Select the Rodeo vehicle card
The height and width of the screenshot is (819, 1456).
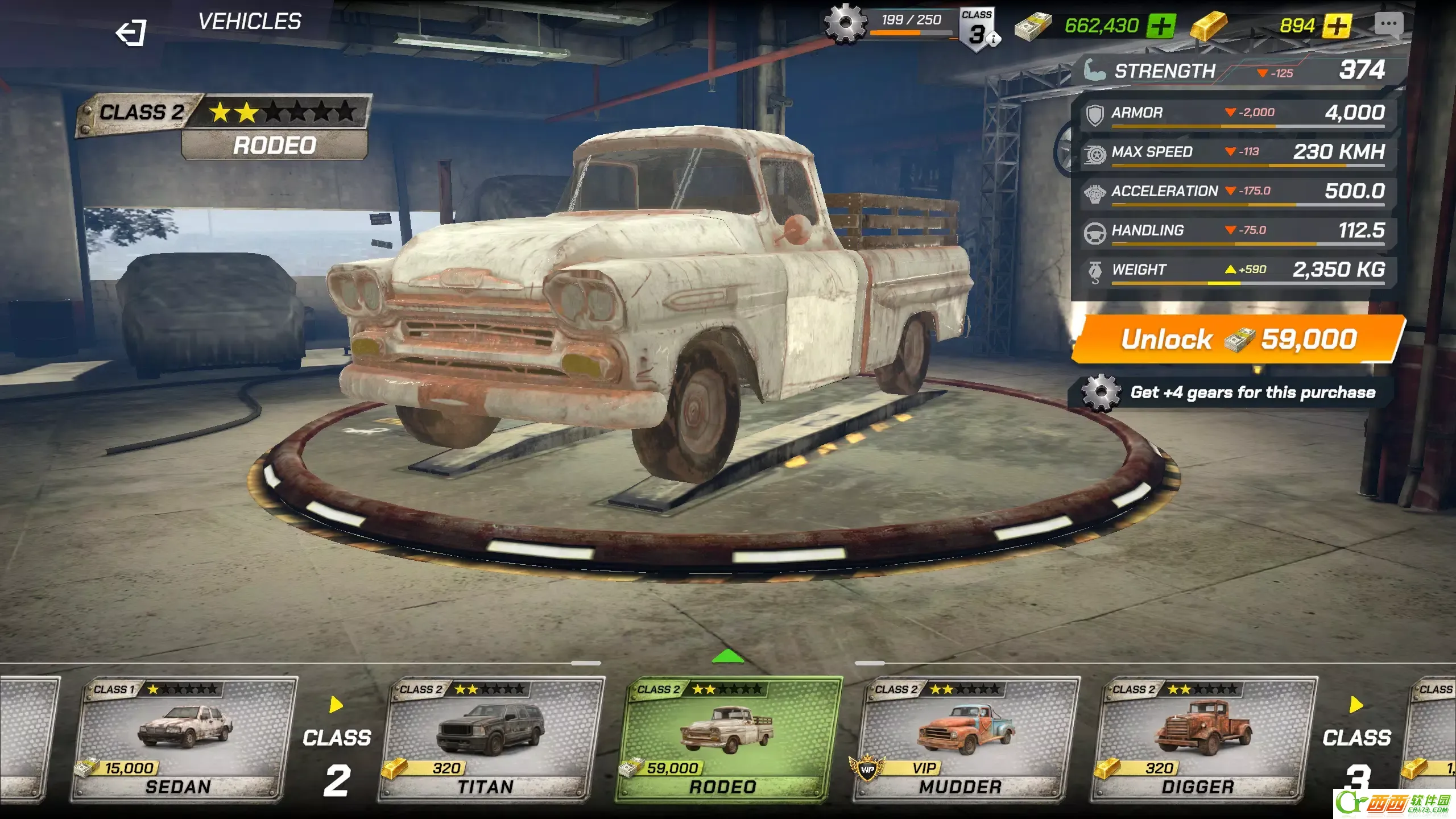click(727, 739)
